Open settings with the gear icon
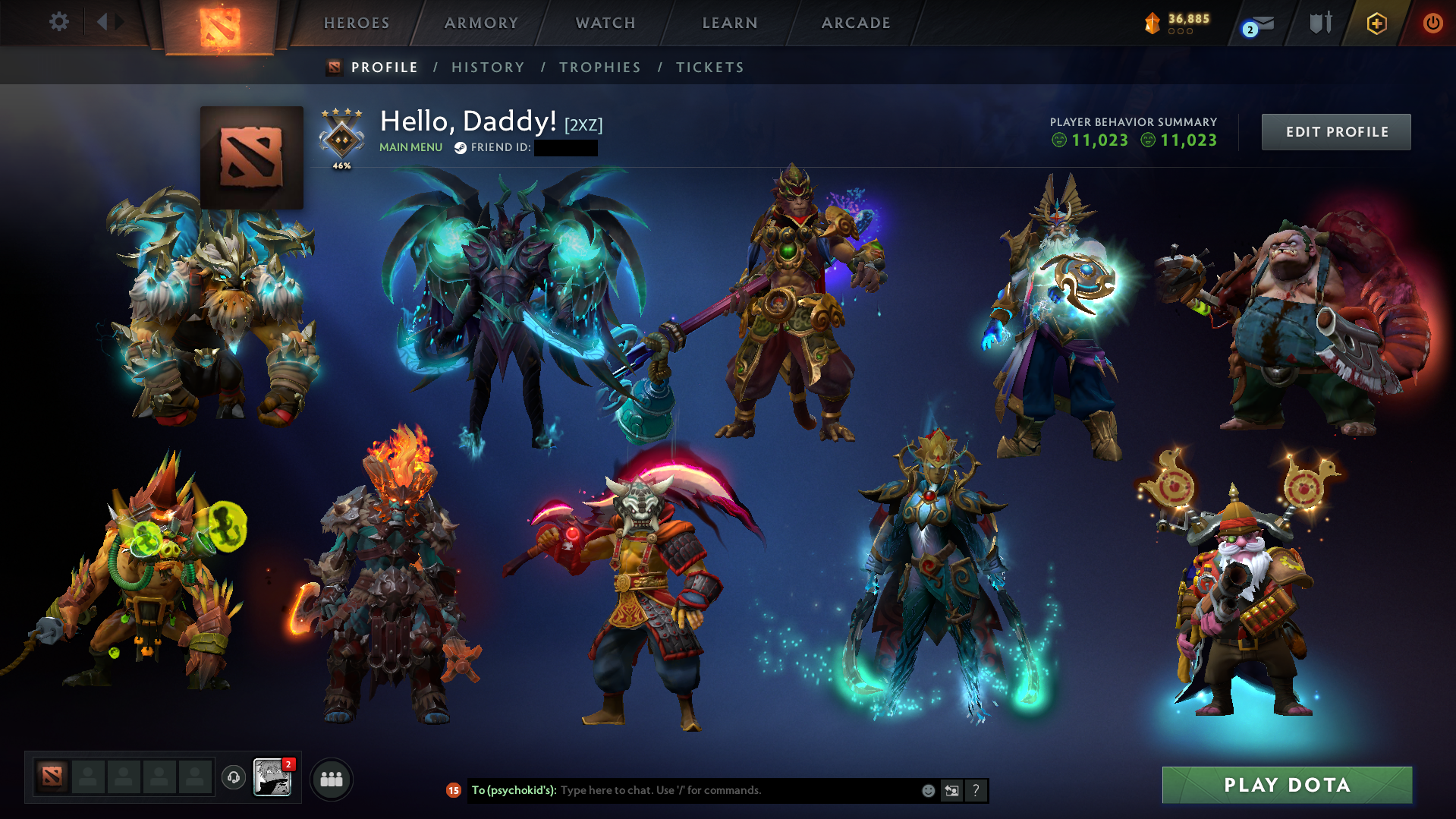Image resolution: width=1456 pixels, height=819 pixels. click(58, 22)
